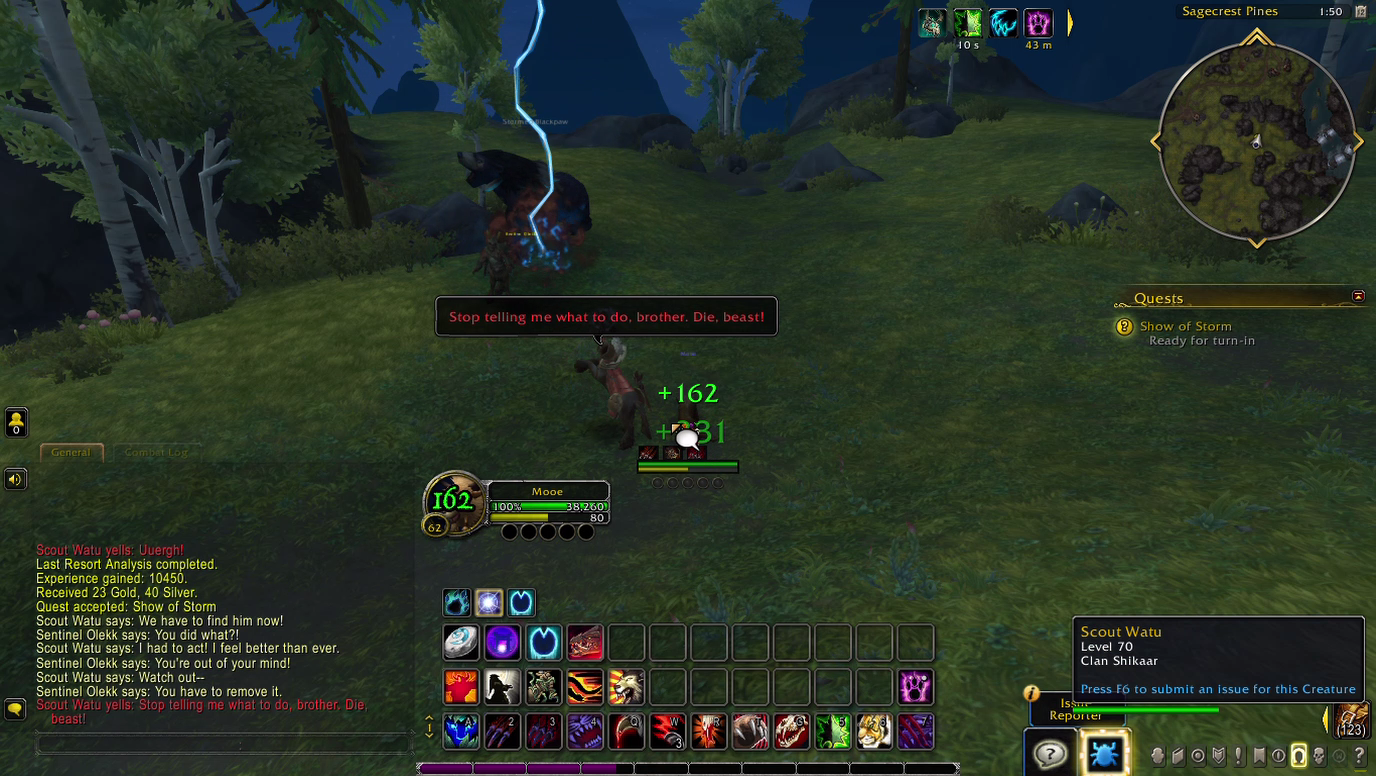Open the help question mark micro button
The image size is (1376, 776).
tap(1359, 756)
